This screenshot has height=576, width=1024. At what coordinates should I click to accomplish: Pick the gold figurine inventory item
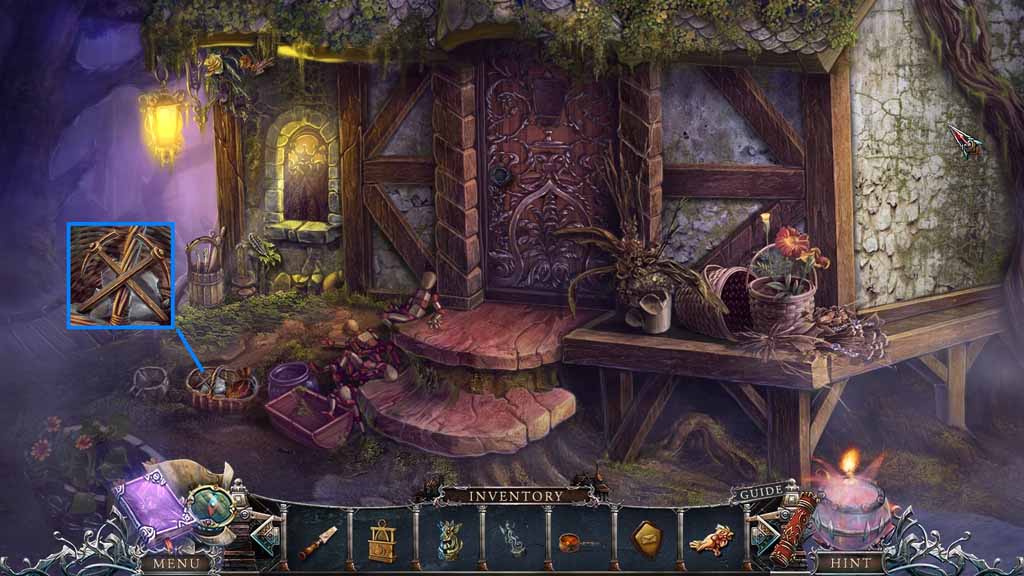point(449,540)
